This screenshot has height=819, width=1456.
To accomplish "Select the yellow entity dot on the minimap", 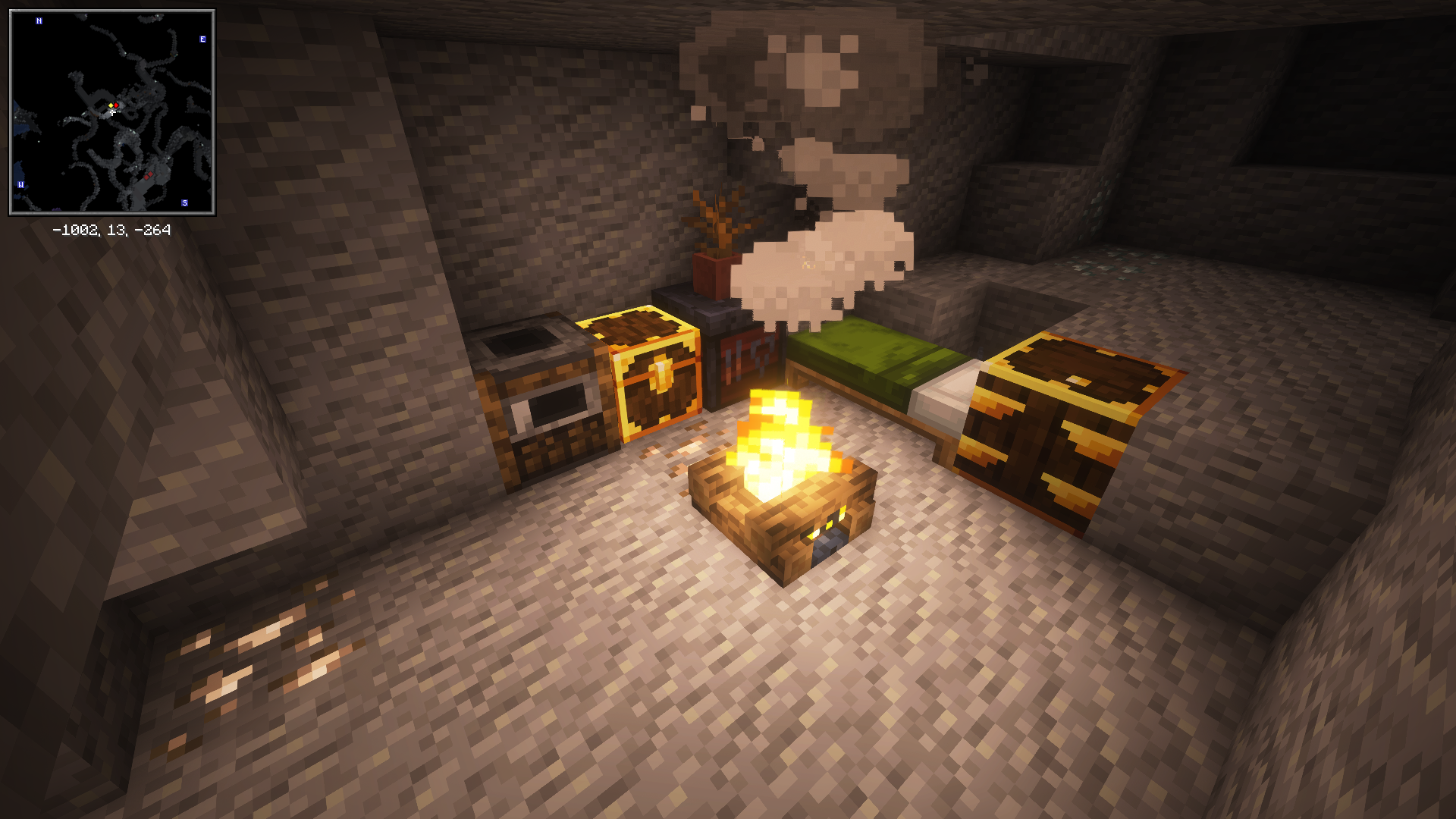I will coord(111,105).
